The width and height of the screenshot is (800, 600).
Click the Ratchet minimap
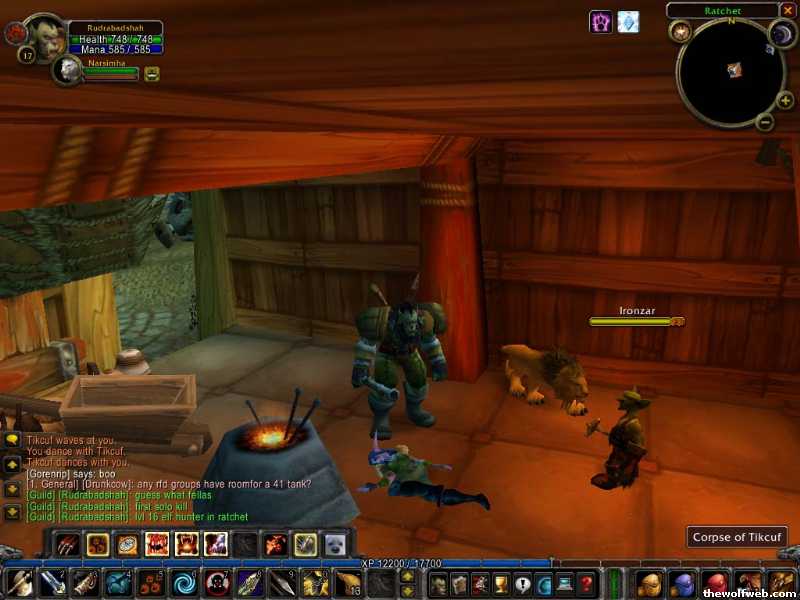pos(731,70)
